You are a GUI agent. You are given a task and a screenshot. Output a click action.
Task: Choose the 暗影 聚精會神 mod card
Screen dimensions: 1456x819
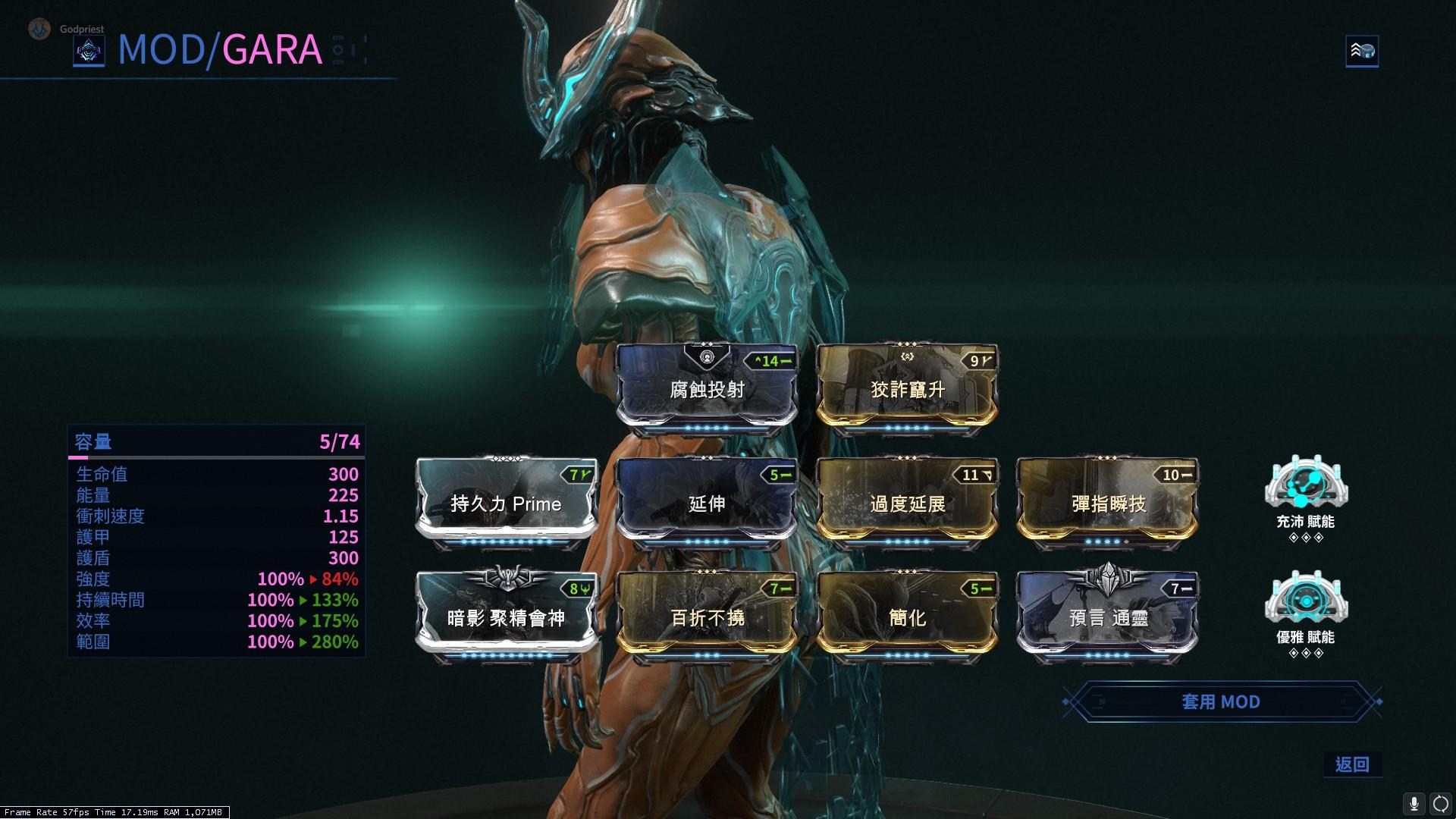(x=506, y=617)
